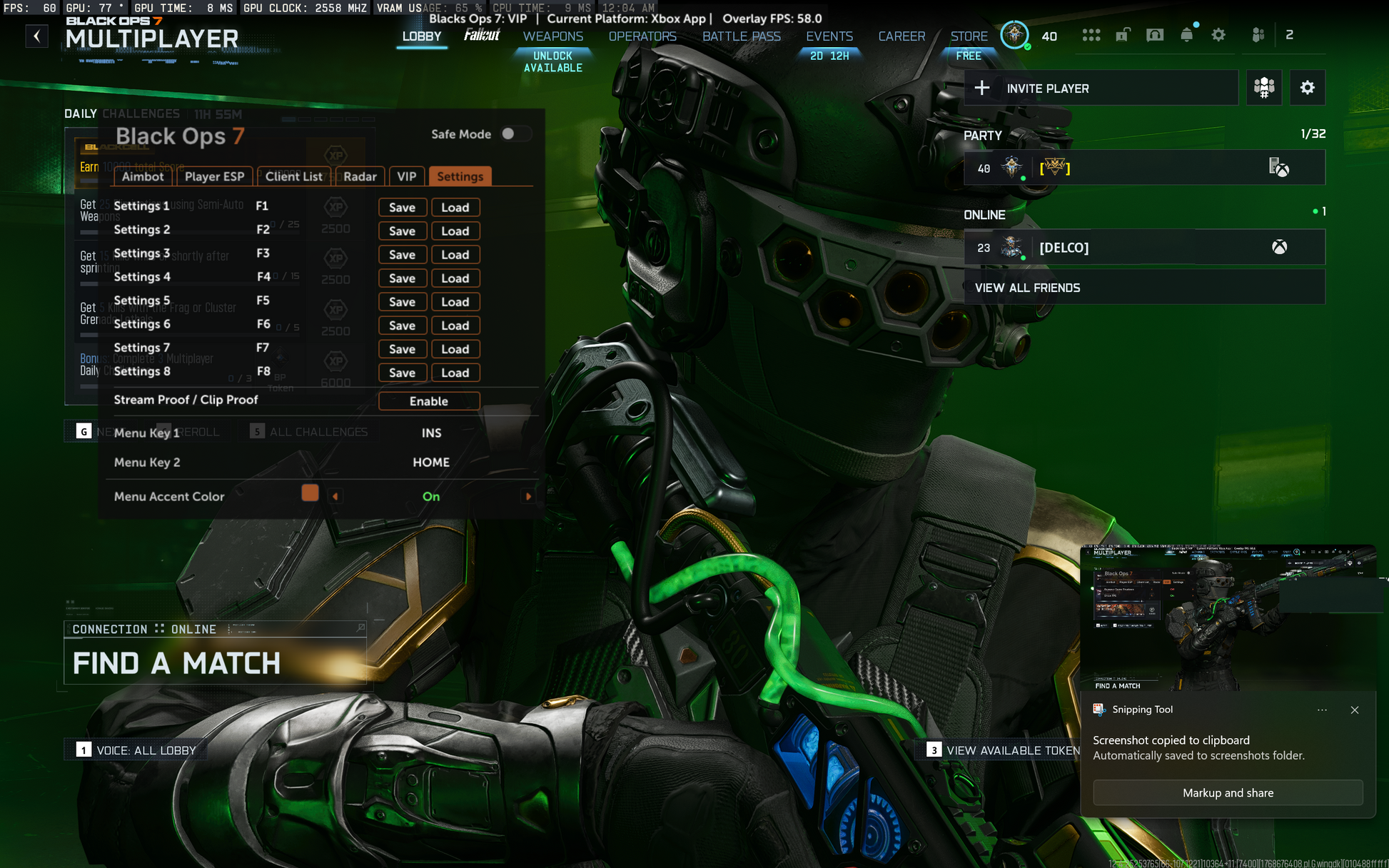Show the Battle Pass tab
This screenshot has width=1389, height=868.
741,36
